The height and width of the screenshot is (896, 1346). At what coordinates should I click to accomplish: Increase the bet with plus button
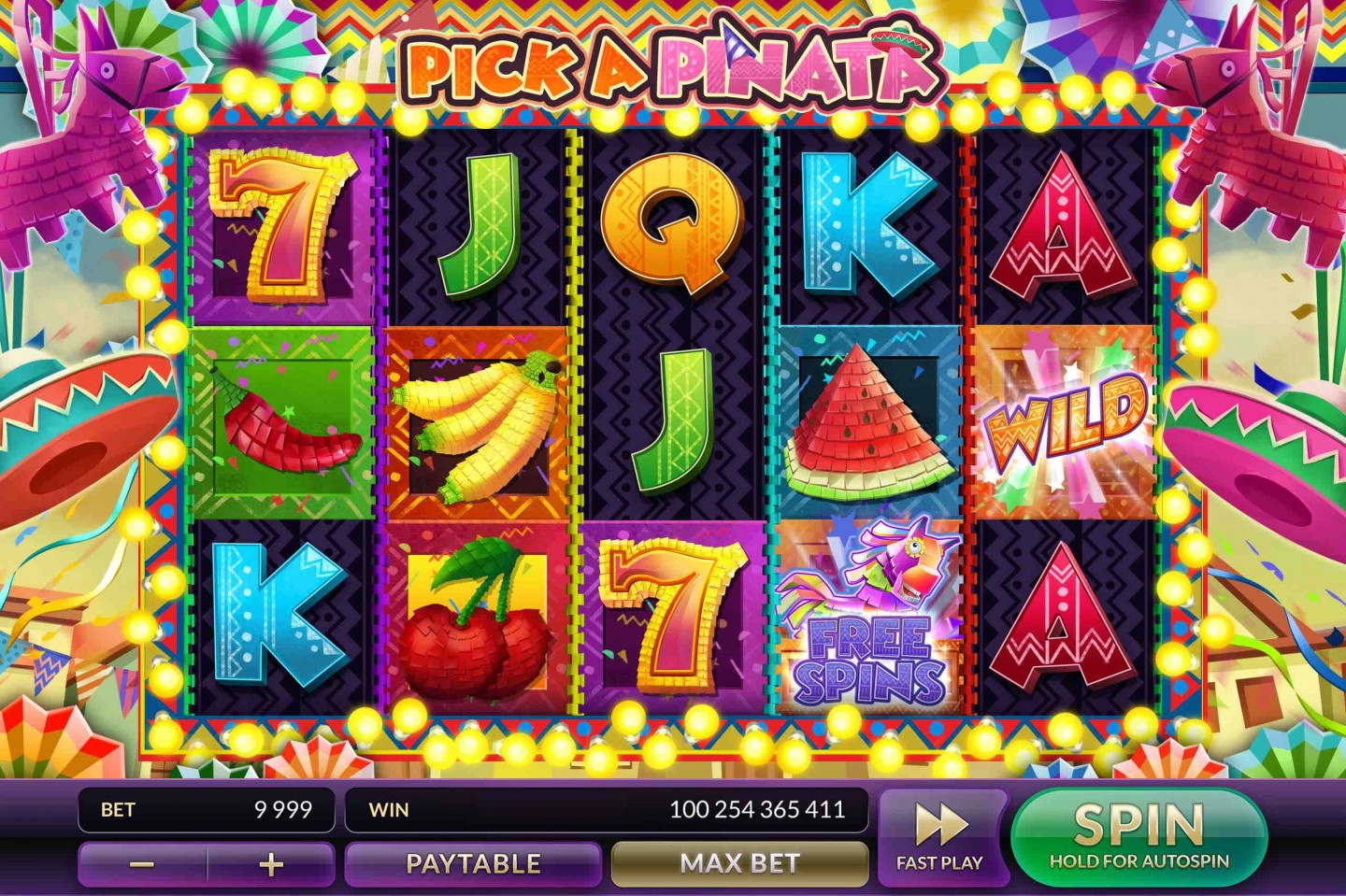(x=271, y=864)
